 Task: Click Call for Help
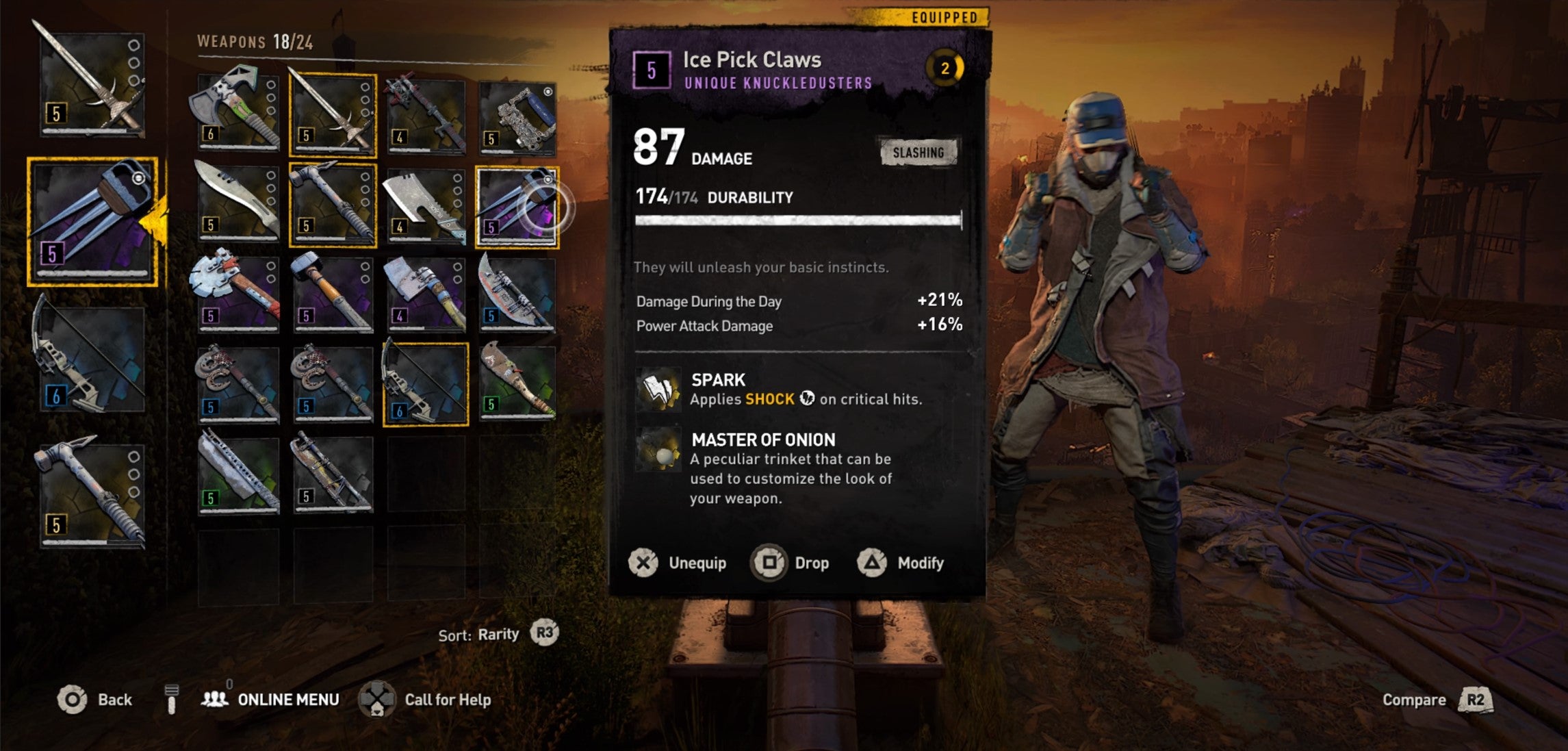[425, 700]
